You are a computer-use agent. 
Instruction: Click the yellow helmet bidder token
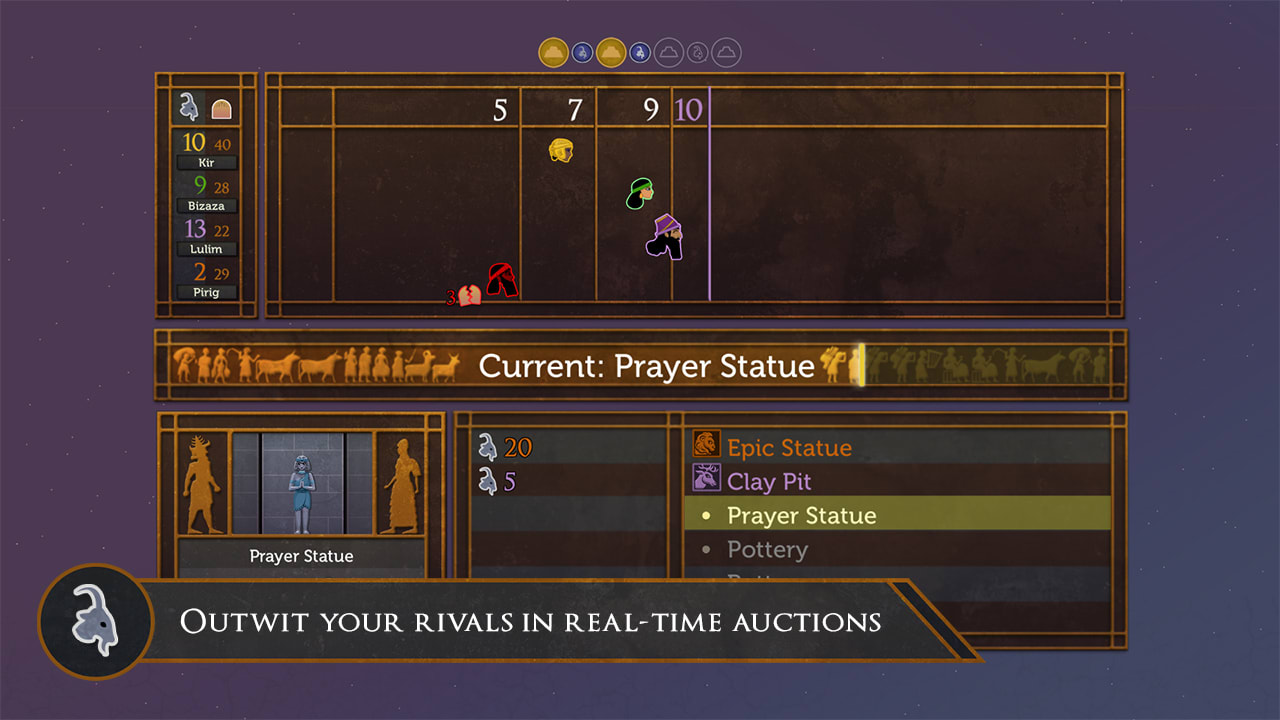pos(561,150)
